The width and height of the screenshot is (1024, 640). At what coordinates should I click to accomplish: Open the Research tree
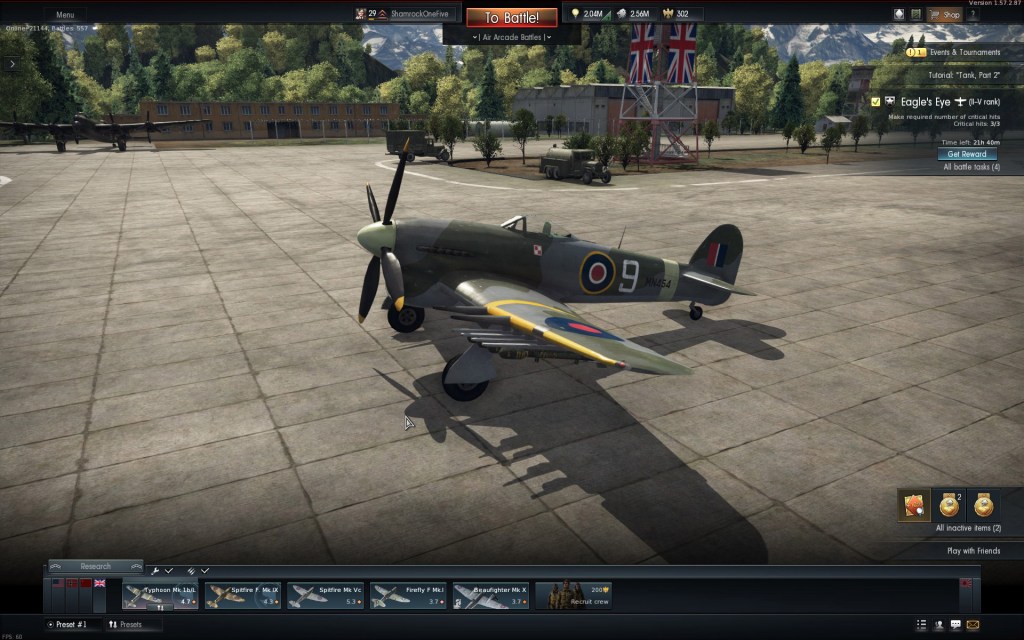95,566
